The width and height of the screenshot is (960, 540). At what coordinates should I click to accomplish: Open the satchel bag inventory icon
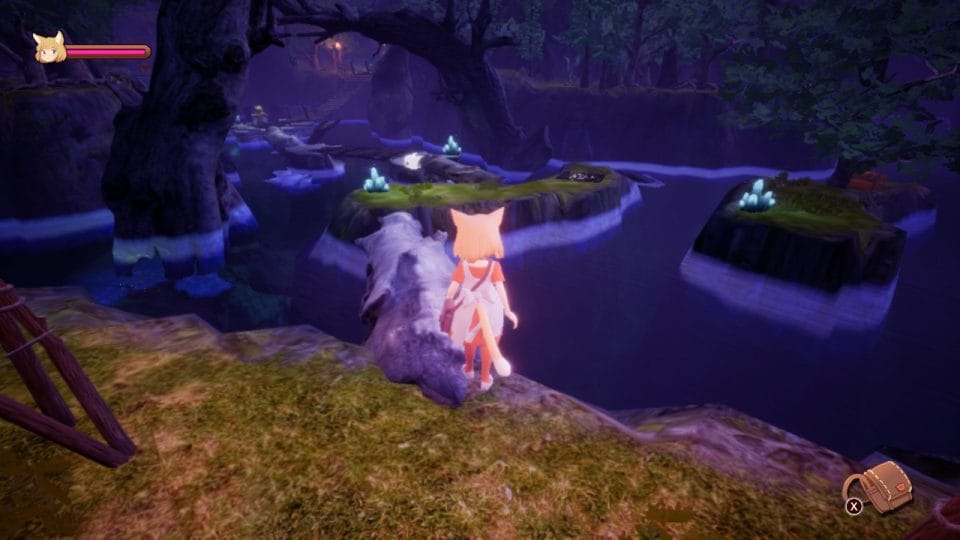[887, 487]
